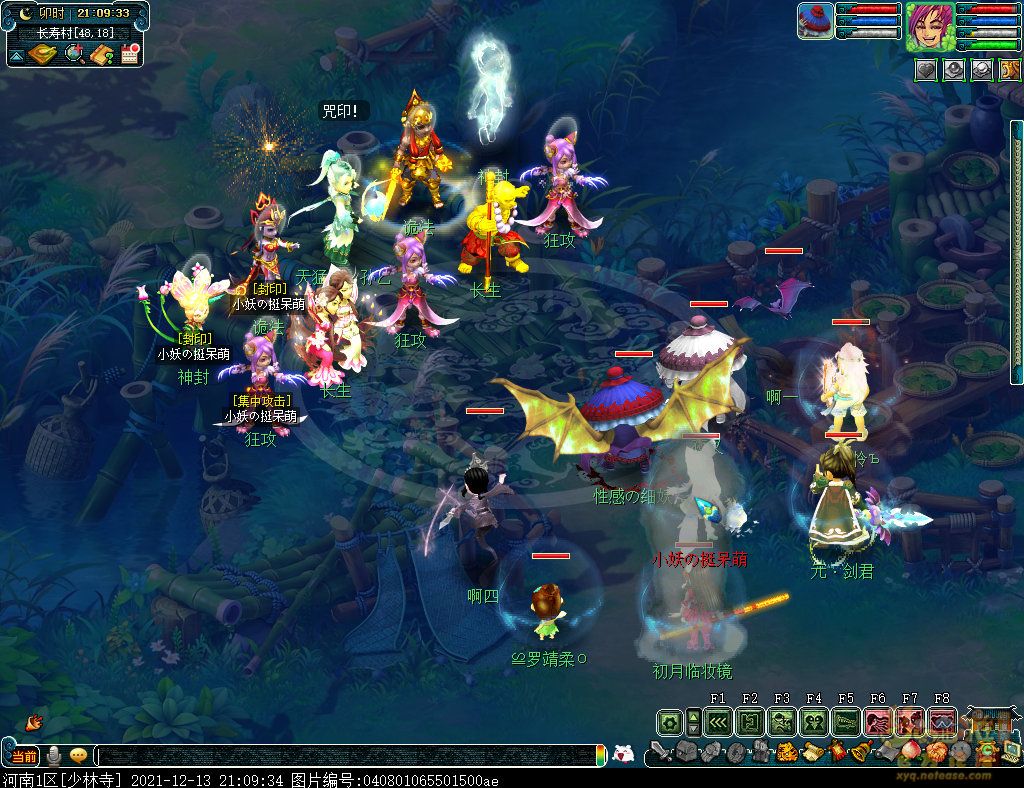Open the calendar activity icon
Screen dimensions: 1024x788
coord(129,54)
